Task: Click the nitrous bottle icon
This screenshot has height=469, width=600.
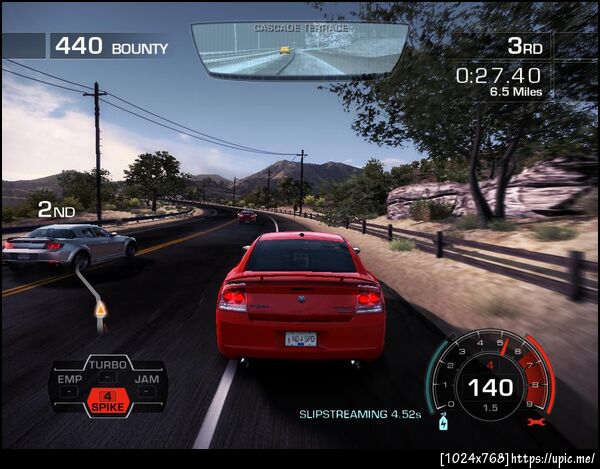Action: pos(442,425)
